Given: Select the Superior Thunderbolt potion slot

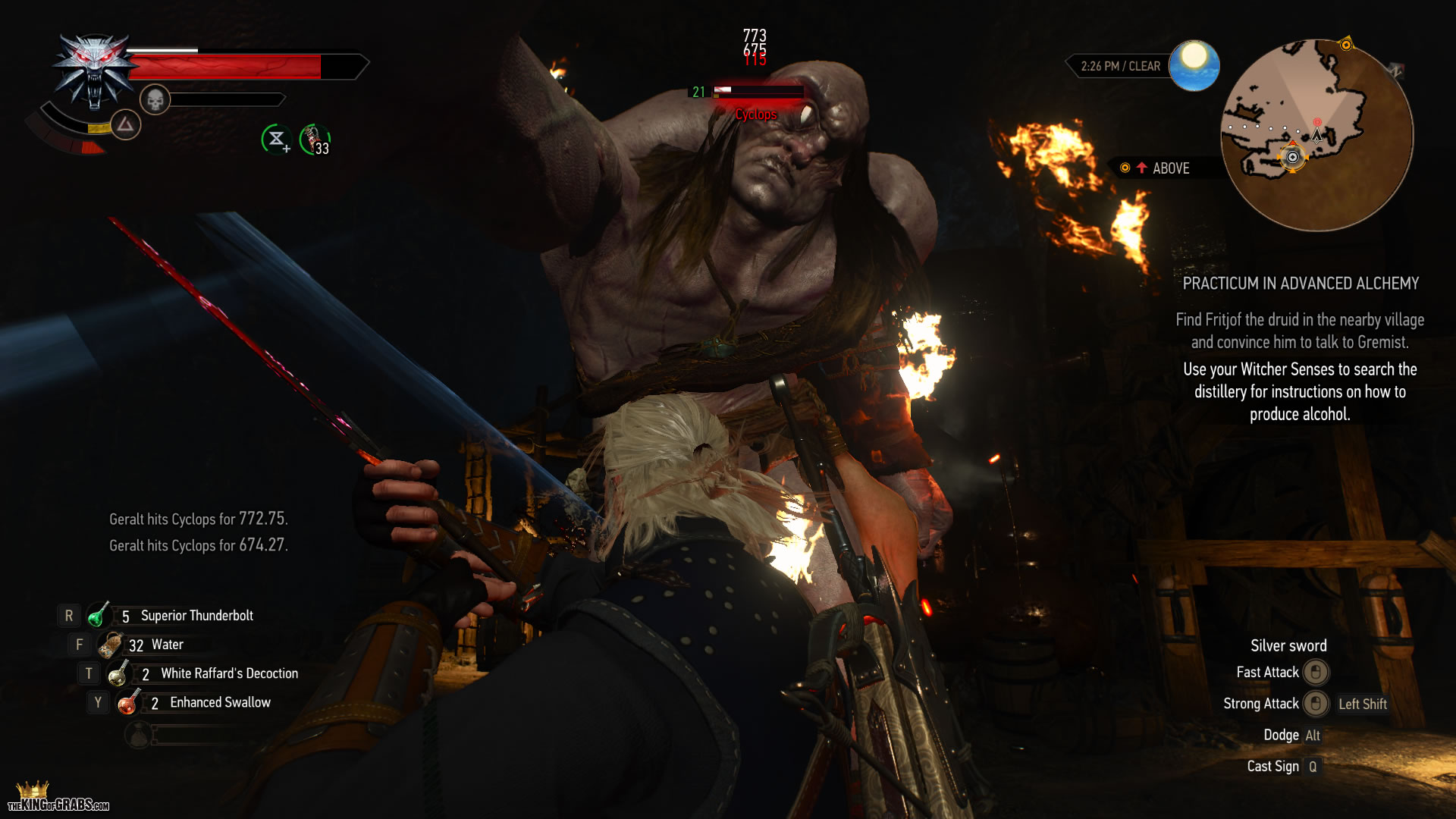Looking at the screenshot, I should (99, 616).
